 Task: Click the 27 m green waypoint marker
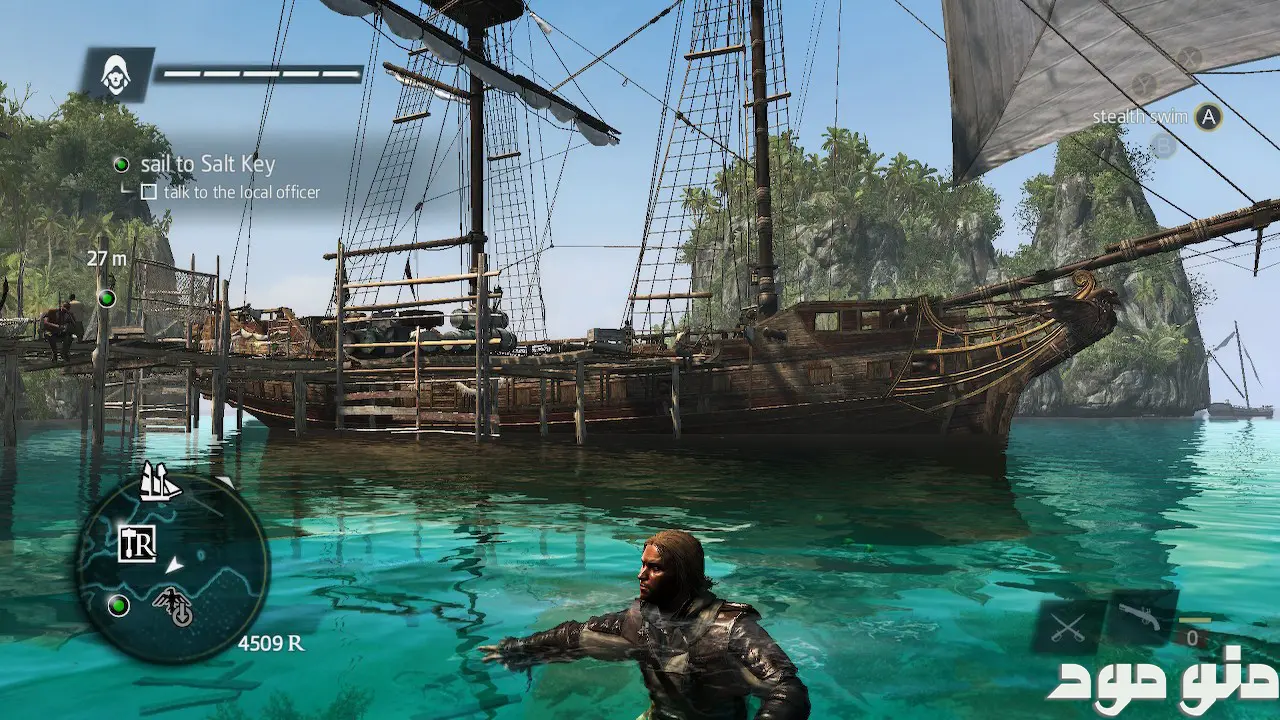point(106,298)
